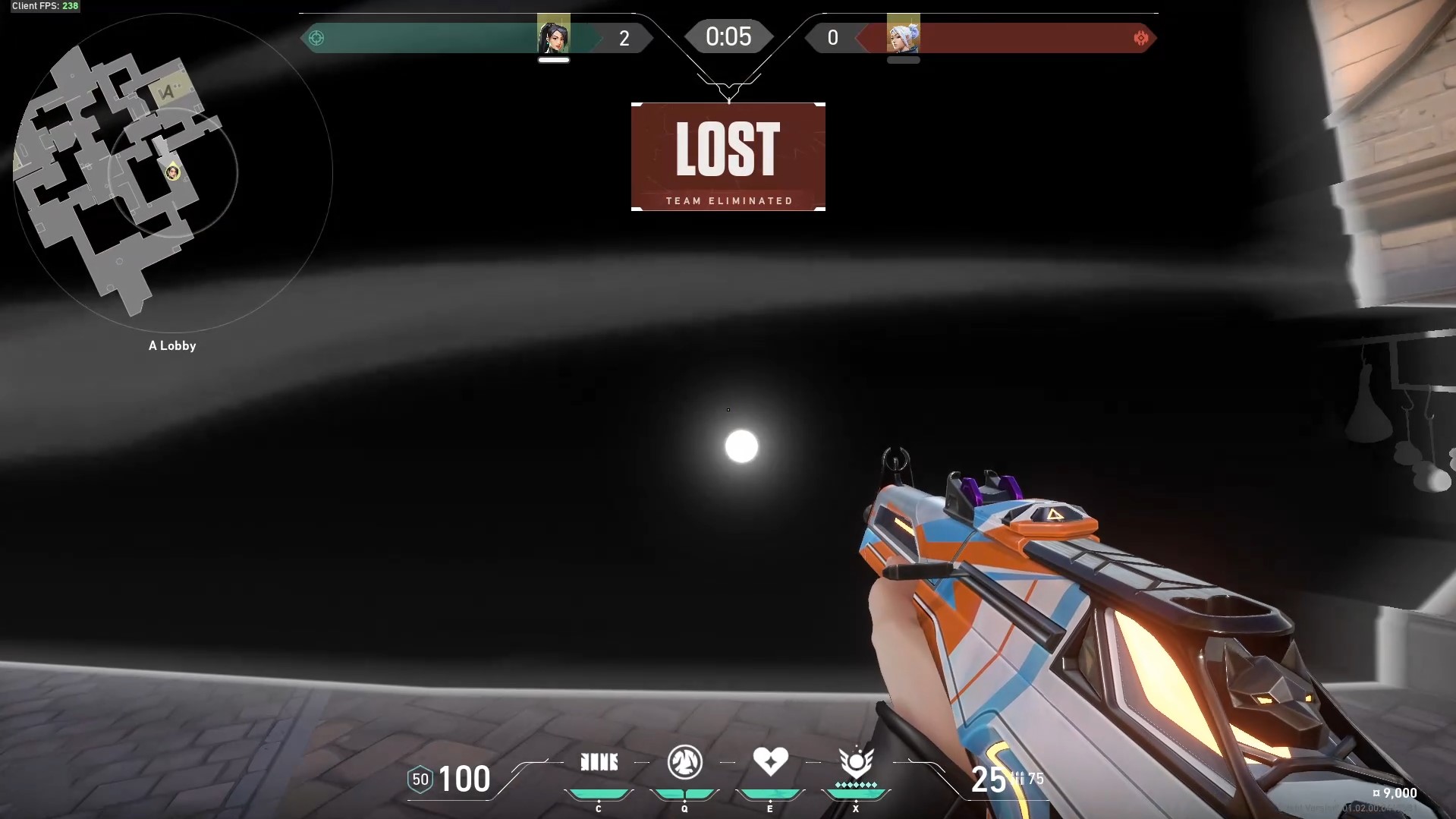Click the credits icon beside 9,000
Screen dimensions: 1456x819
pyautogui.click(x=1376, y=792)
